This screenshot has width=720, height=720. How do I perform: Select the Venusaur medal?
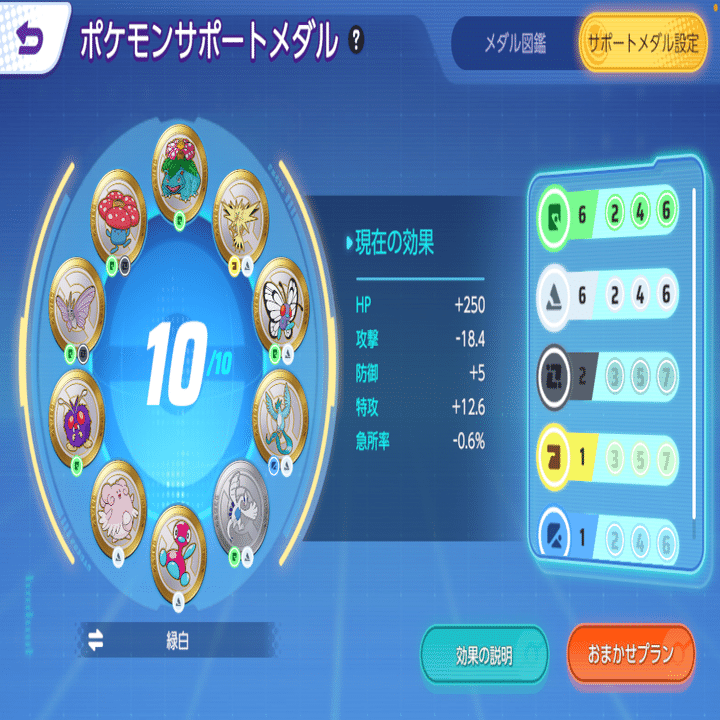(185, 160)
